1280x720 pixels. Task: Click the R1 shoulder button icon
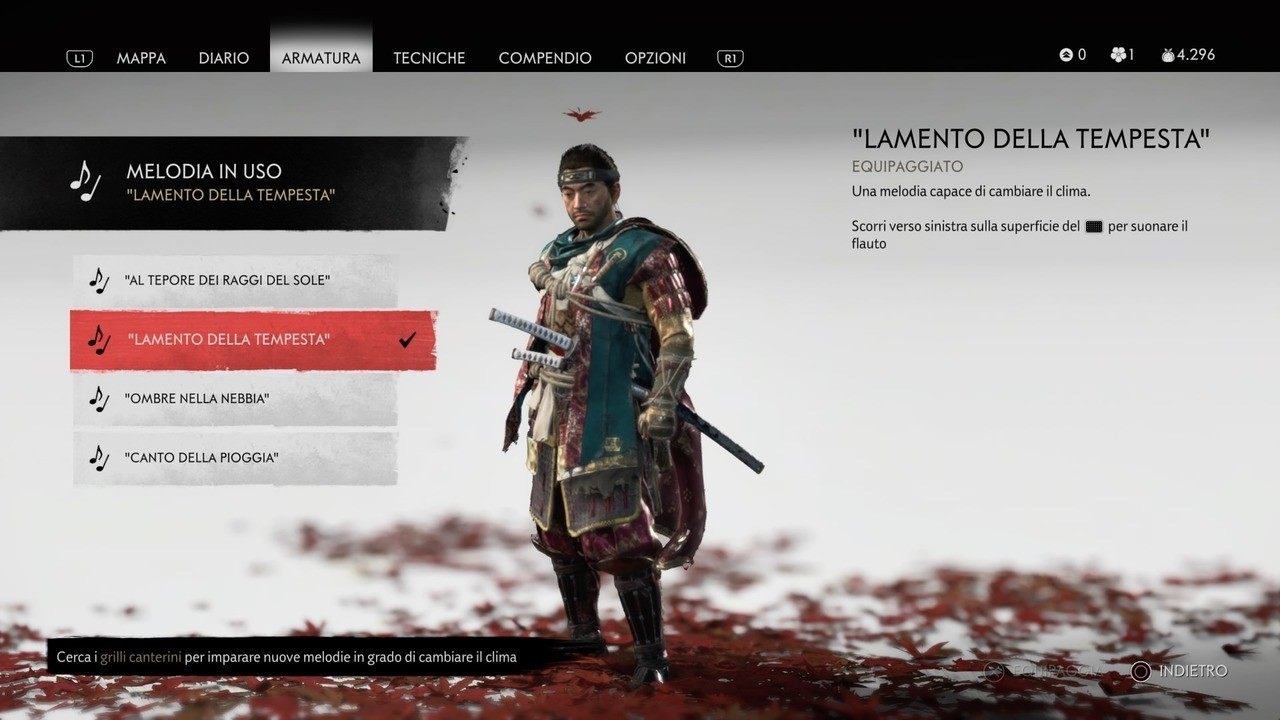(729, 58)
